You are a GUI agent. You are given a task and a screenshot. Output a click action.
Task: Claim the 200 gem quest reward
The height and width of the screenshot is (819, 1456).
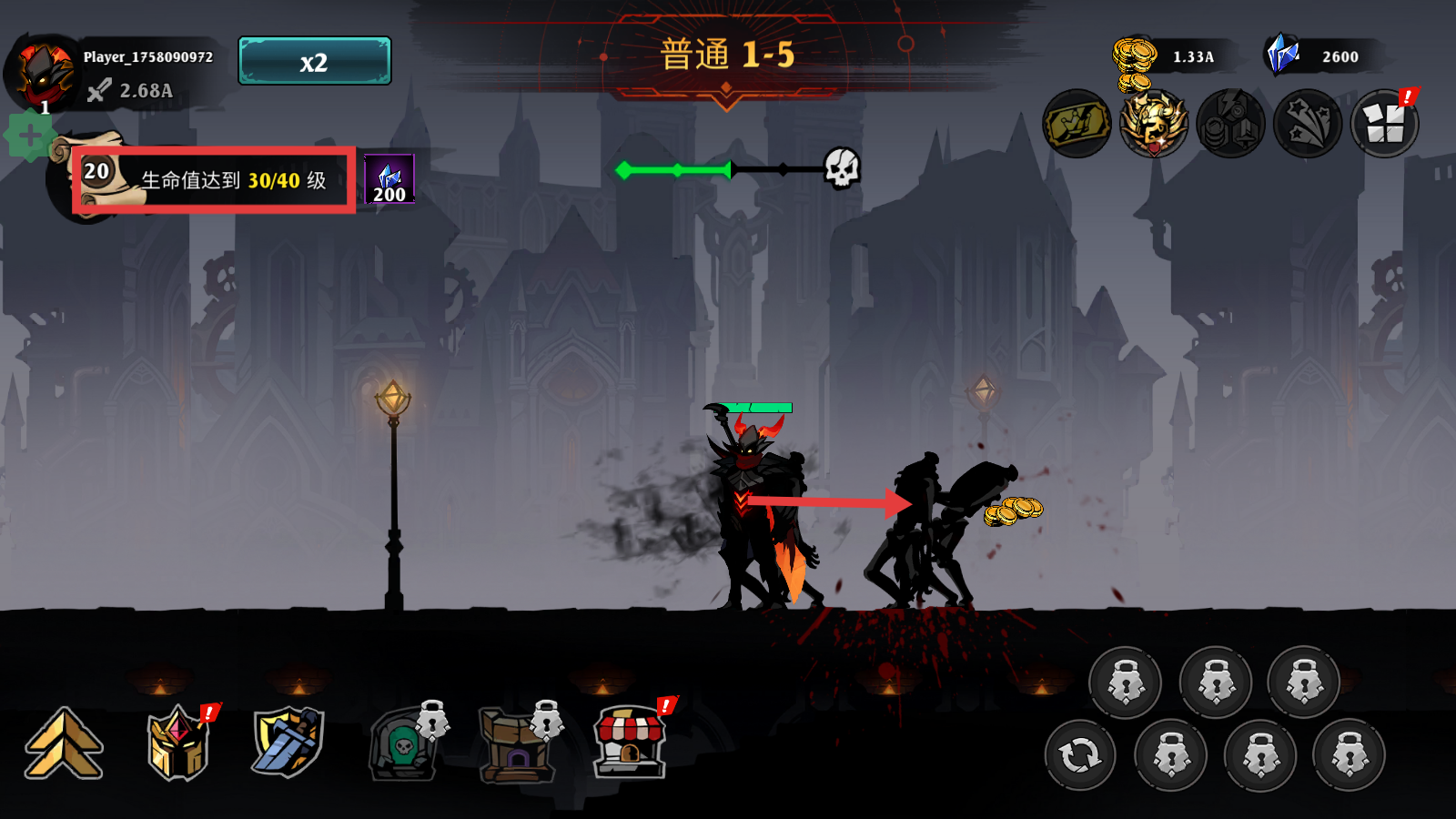coord(389,179)
